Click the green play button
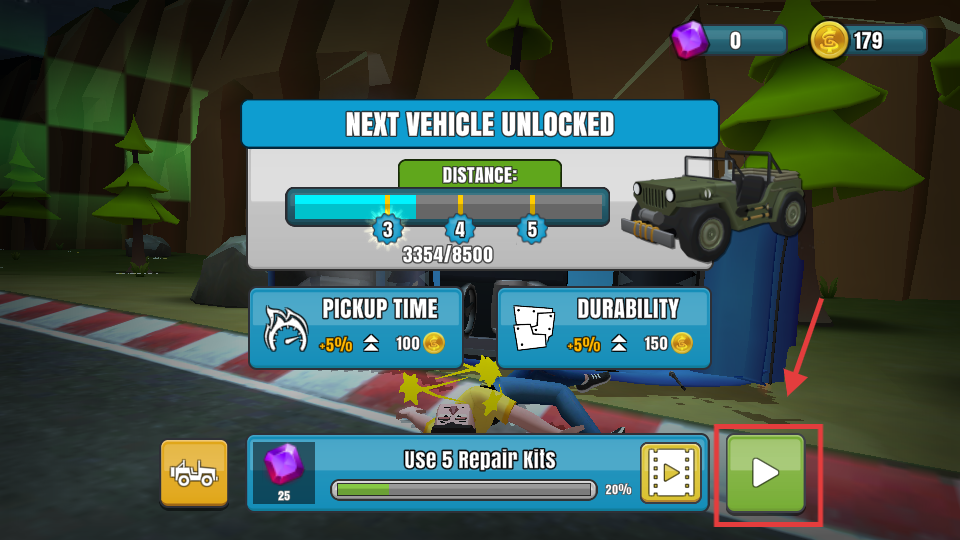The height and width of the screenshot is (540, 960). coord(765,473)
